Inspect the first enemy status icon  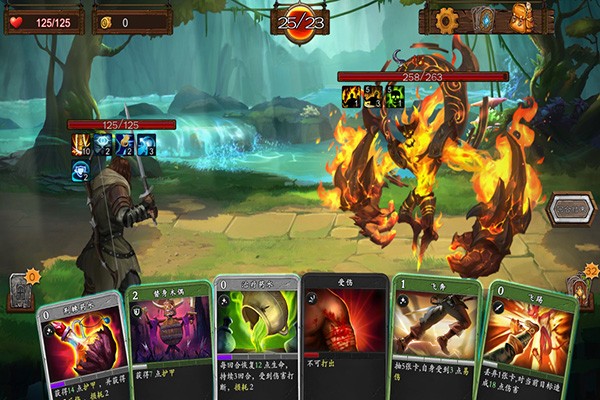pos(350,95)
